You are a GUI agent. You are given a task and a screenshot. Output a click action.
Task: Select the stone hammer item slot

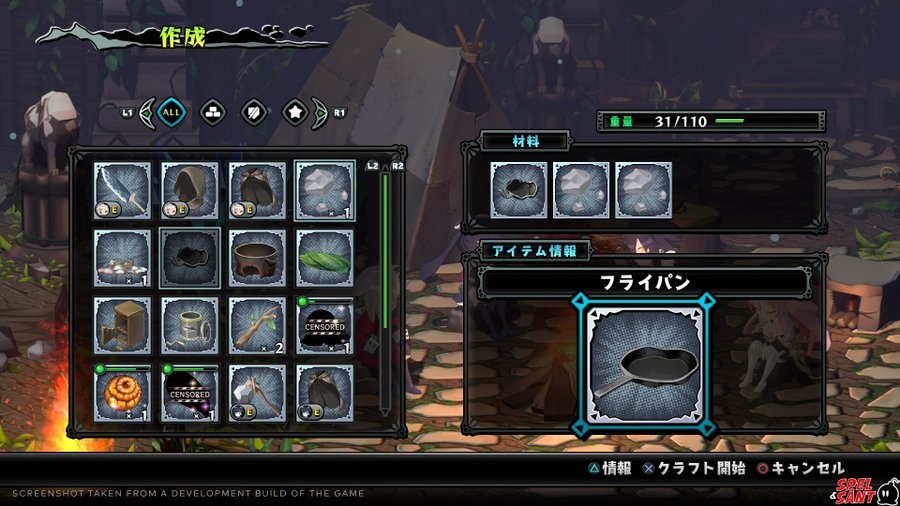click(x=257, y=392)
